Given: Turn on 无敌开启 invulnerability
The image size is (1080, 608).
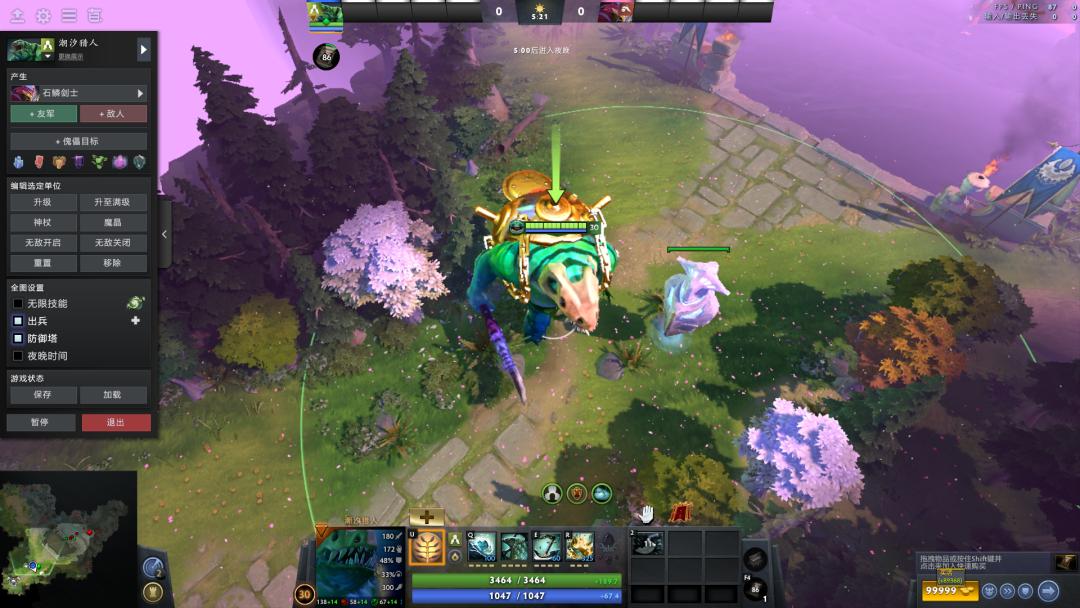Looking at the screenshot, I should 42,243.
